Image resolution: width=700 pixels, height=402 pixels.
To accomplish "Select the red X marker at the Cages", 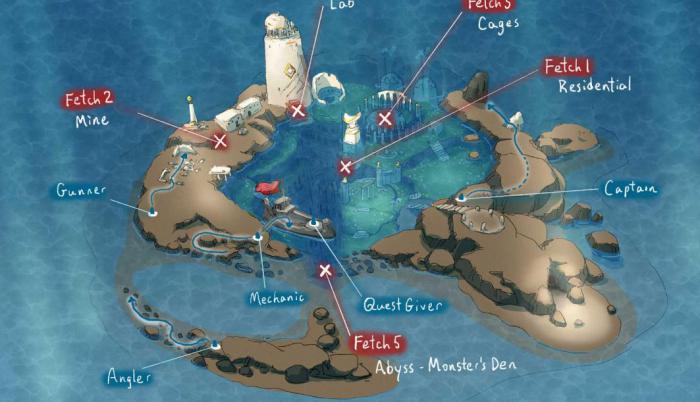I will coord(385,118).
